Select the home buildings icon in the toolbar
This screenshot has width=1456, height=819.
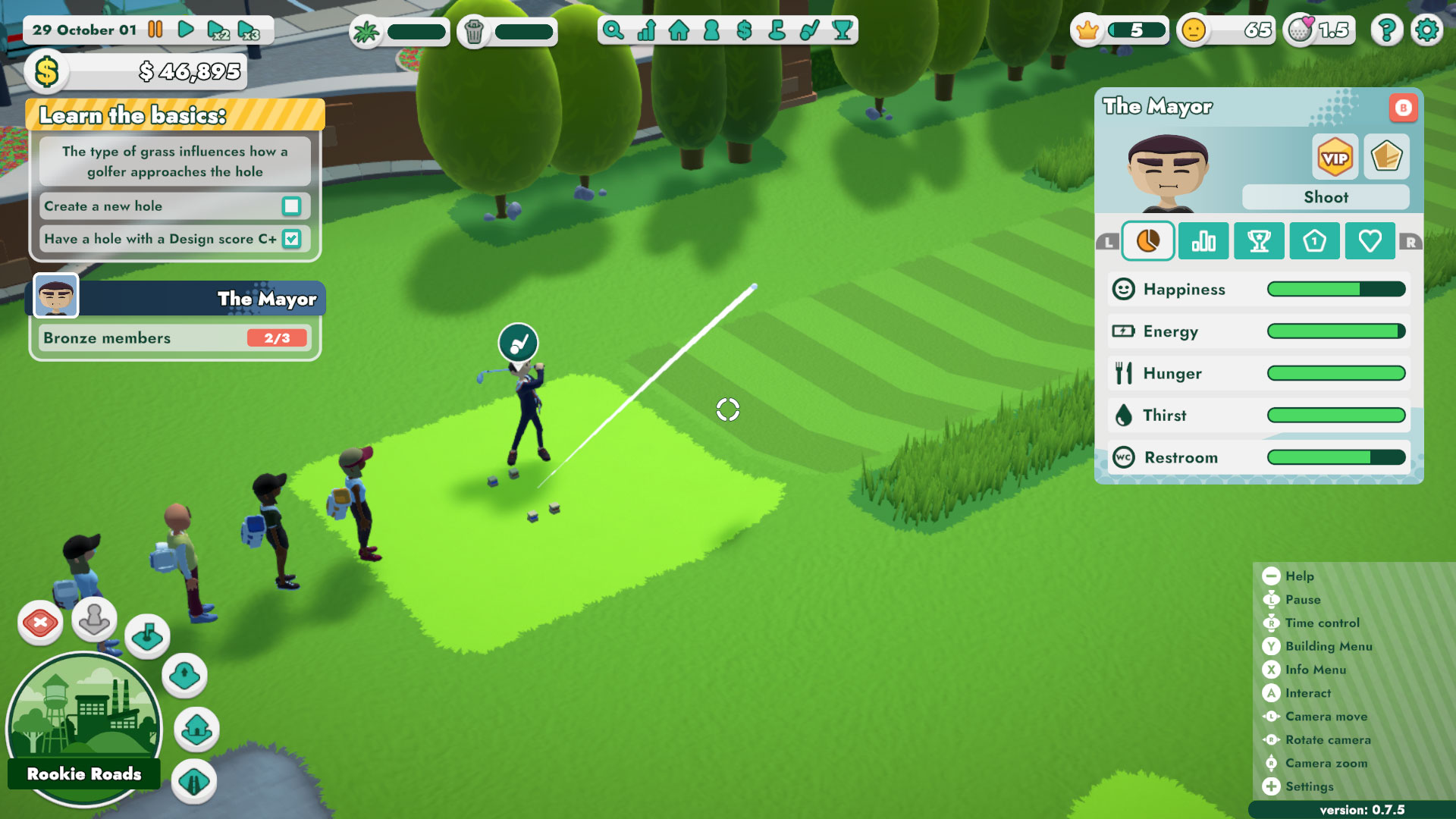click(679, 30)
